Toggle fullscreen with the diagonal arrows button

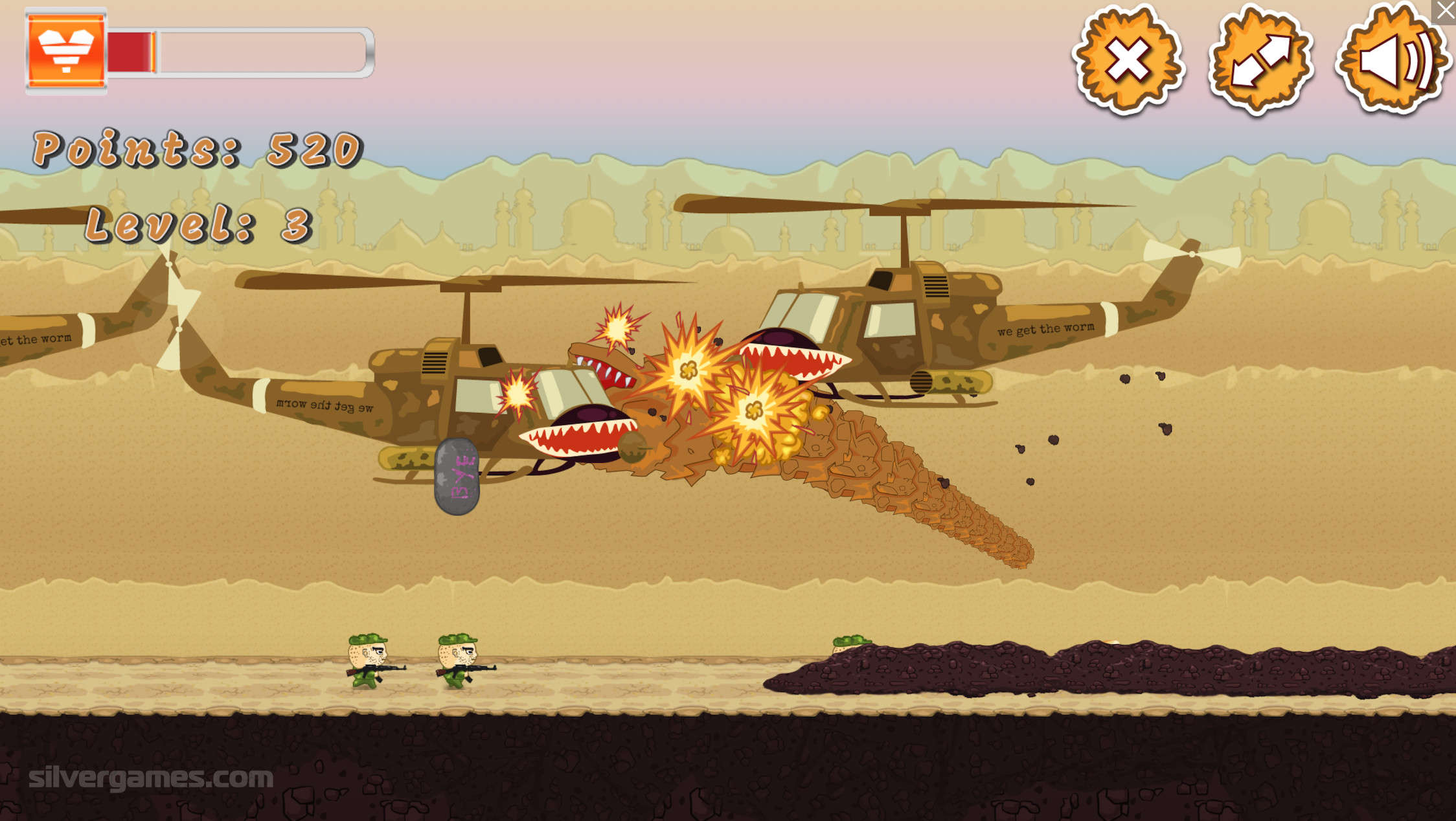[x=1260, y=61]
